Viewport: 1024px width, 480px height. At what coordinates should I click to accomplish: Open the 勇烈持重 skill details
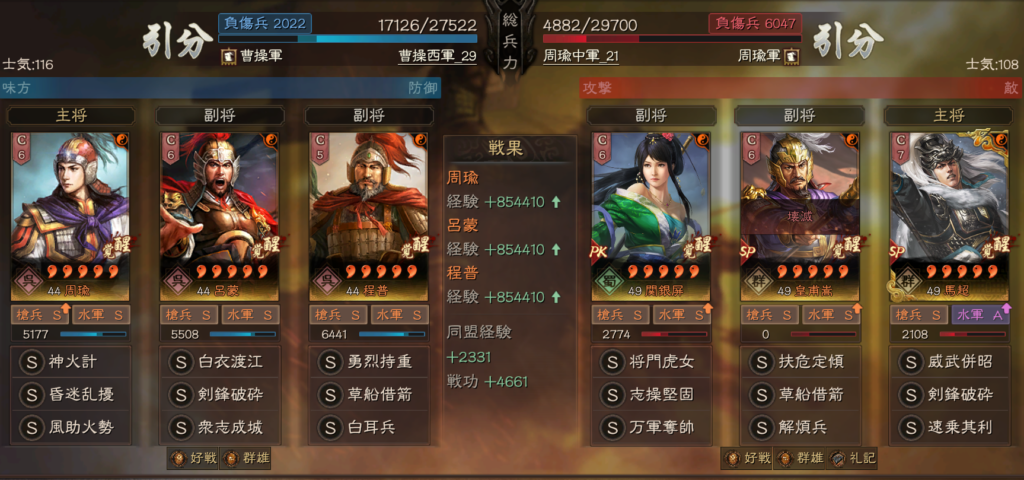(x=366, y=361)
